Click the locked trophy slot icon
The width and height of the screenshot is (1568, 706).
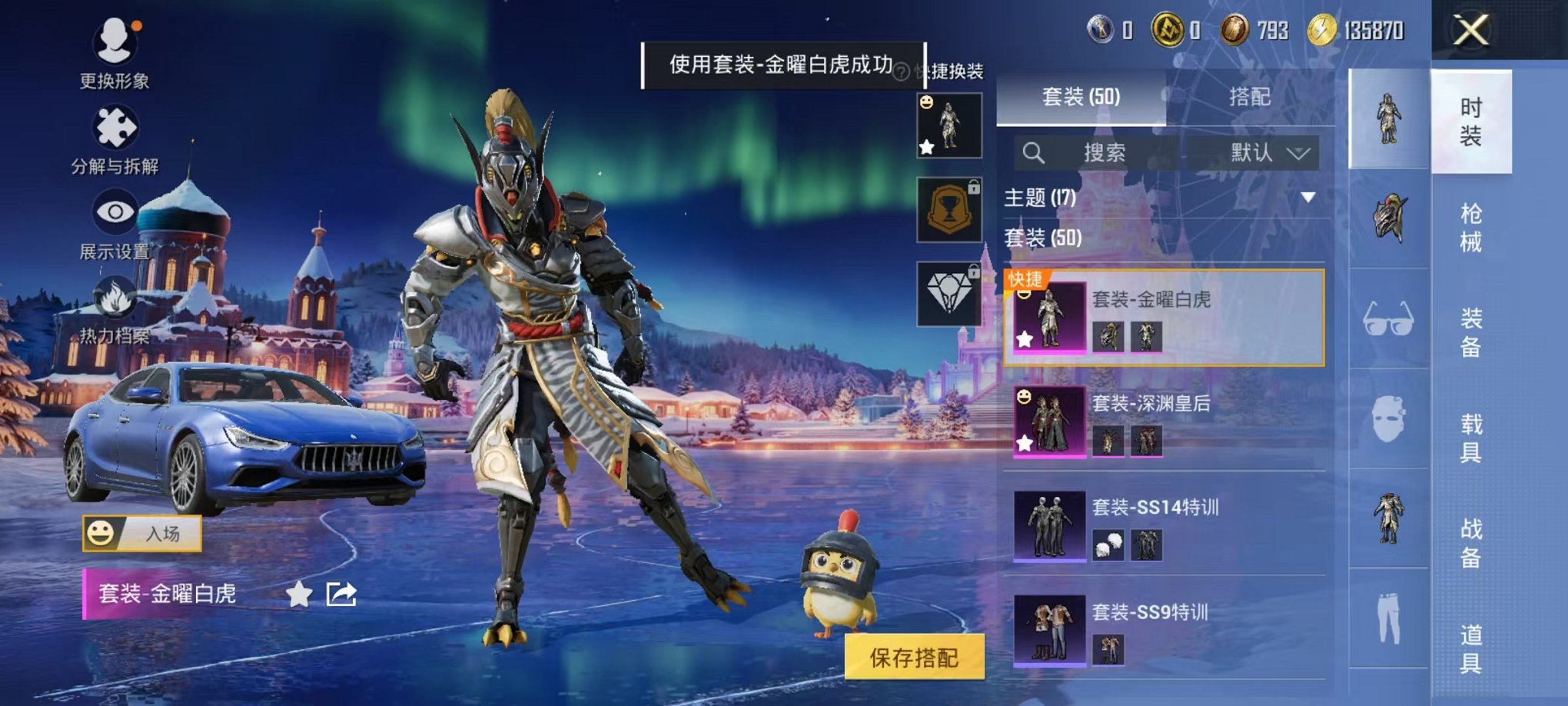(951, 209)
